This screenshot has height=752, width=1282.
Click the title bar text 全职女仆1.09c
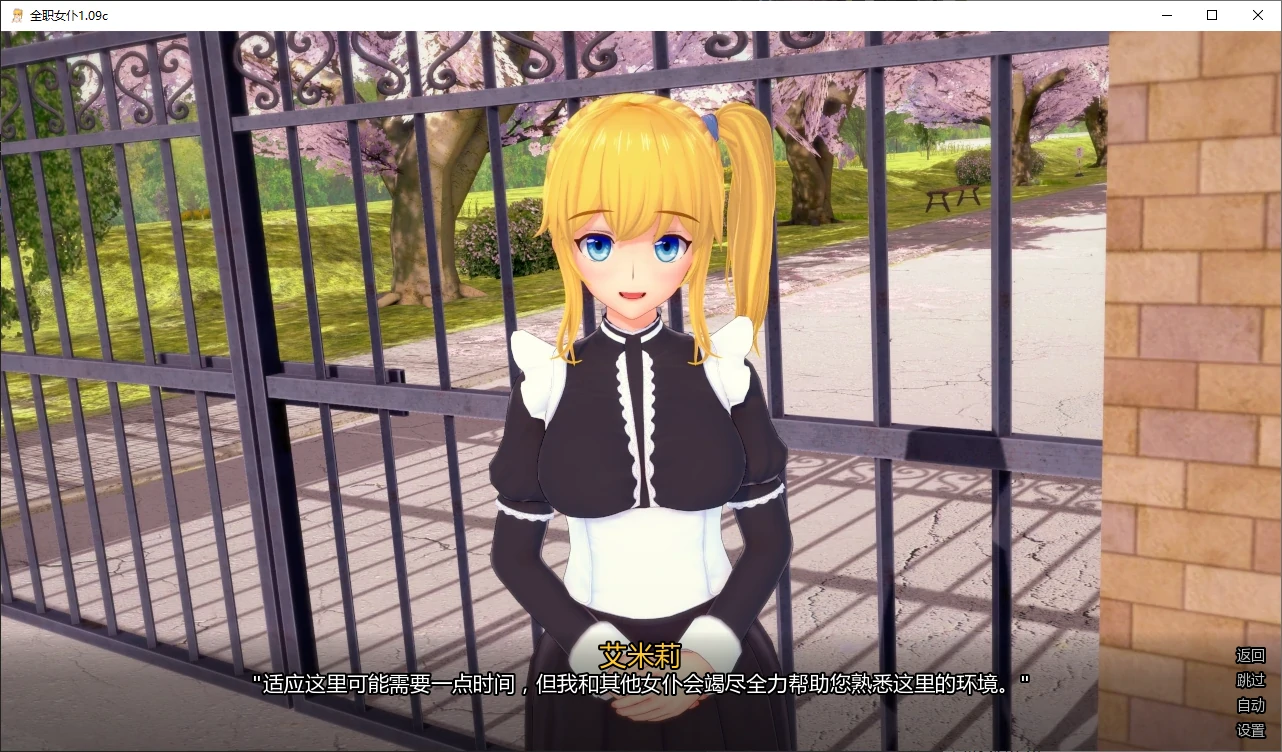pyautogui.click(x=70, y=15)
